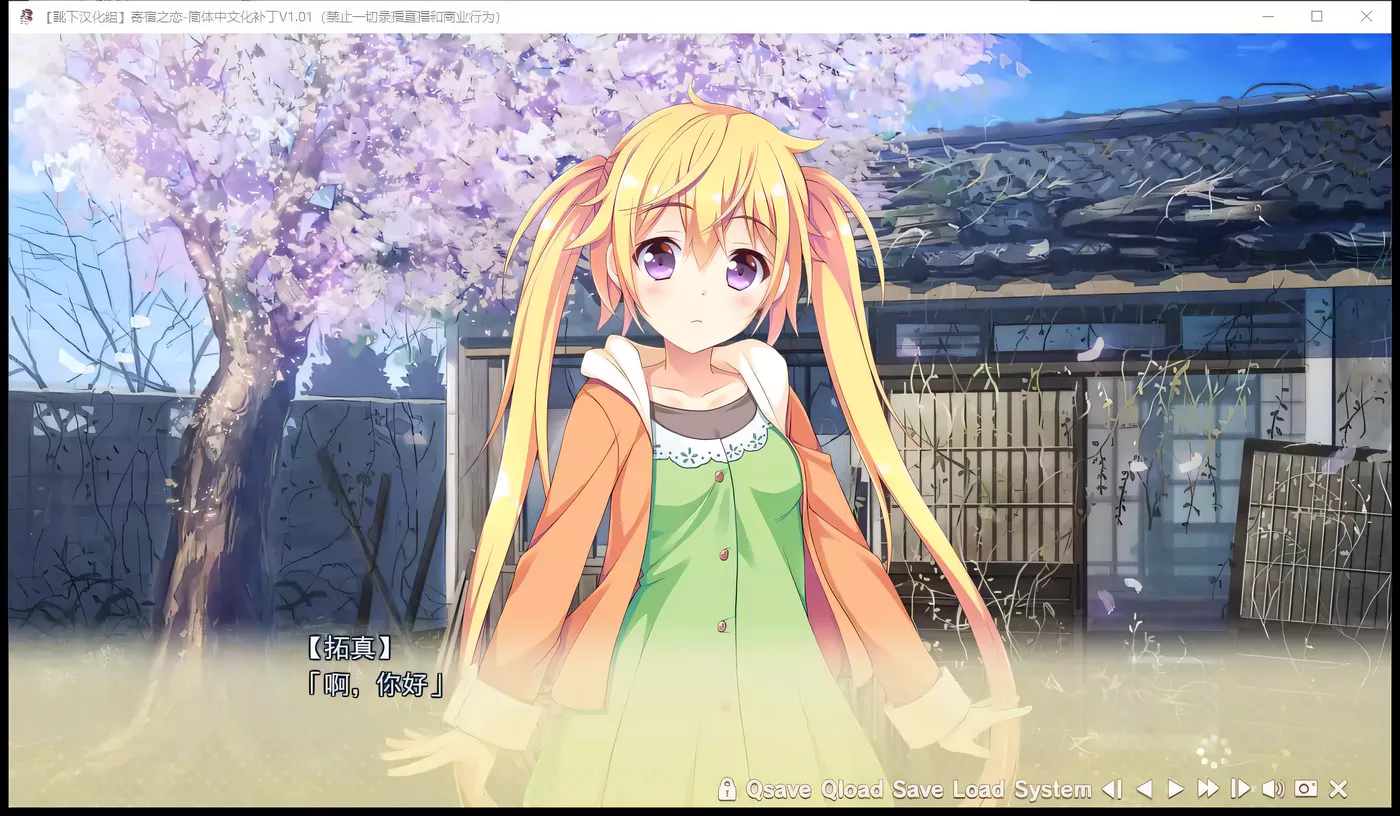Quick load using Qload

coord(852,789)
